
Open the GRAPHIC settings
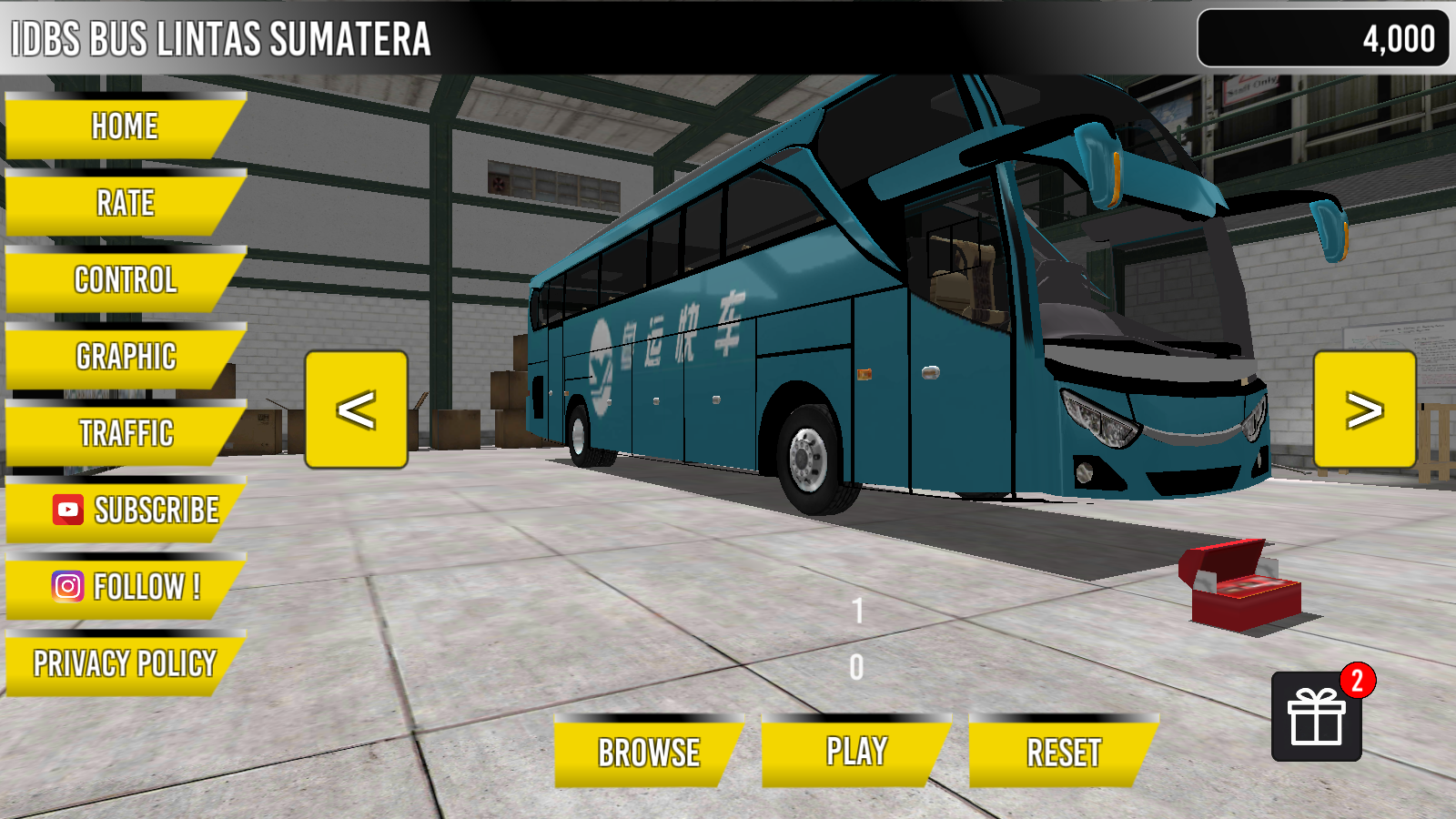pyautogui.click(x=126, y=358)
